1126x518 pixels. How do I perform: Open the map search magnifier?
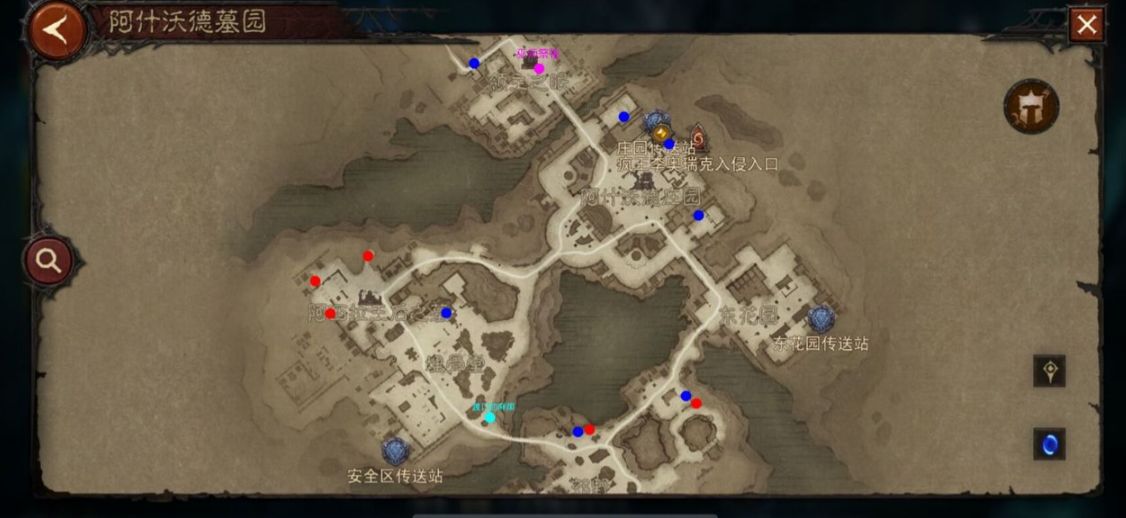48,261
